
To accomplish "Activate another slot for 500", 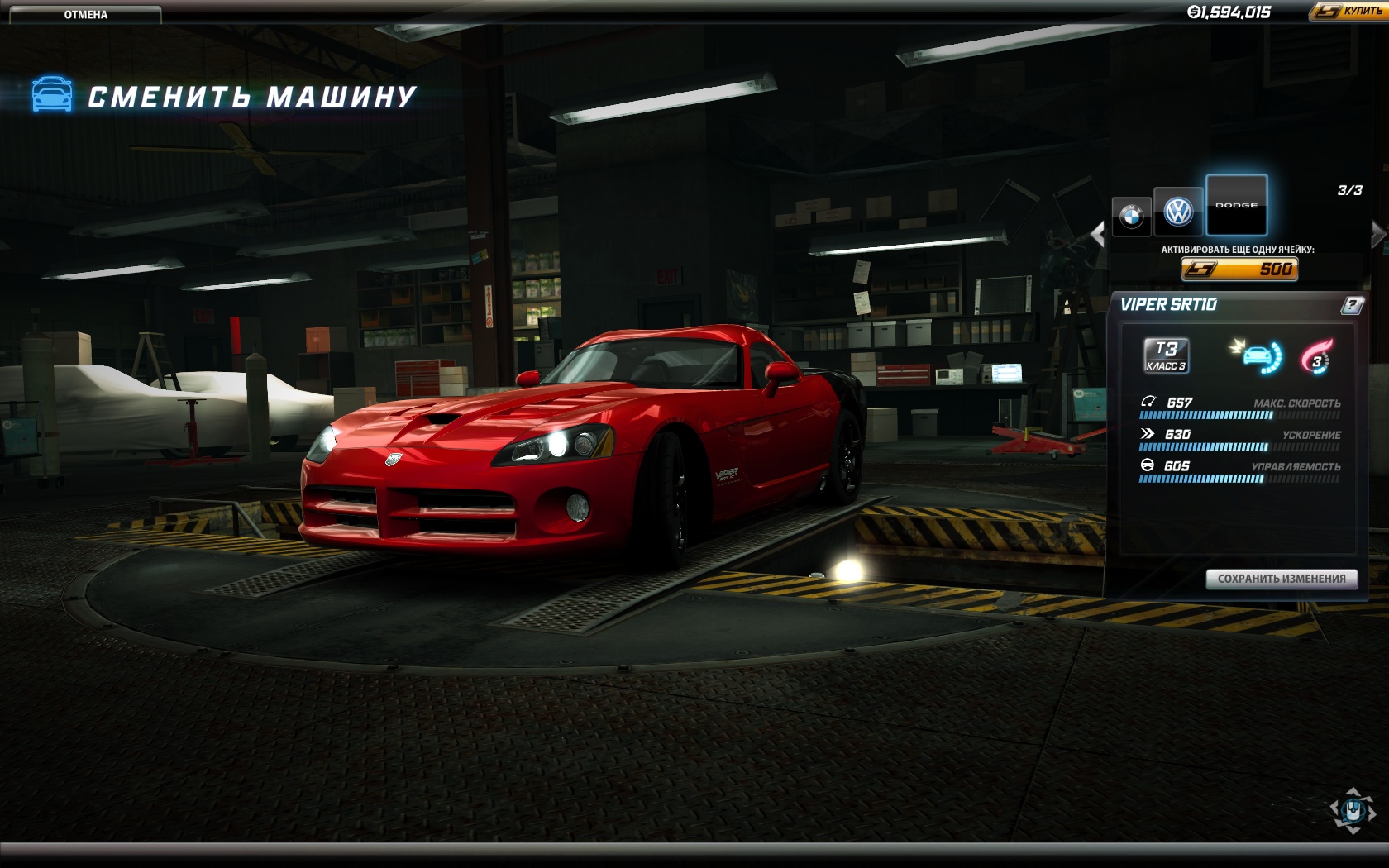I will [1239, 269].
